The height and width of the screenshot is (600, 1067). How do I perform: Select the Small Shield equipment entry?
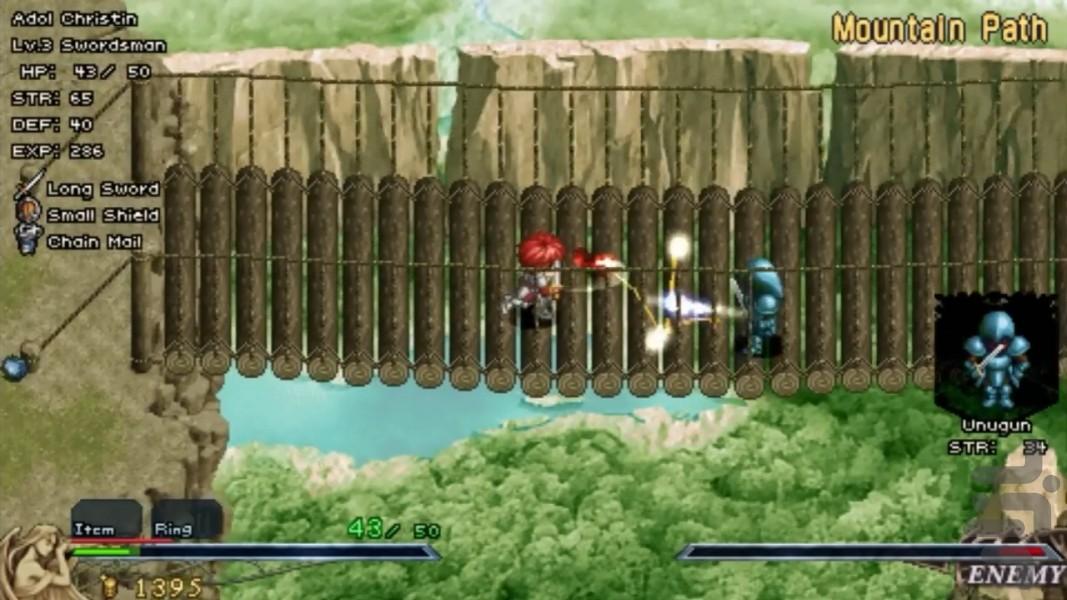pos(101,215)
